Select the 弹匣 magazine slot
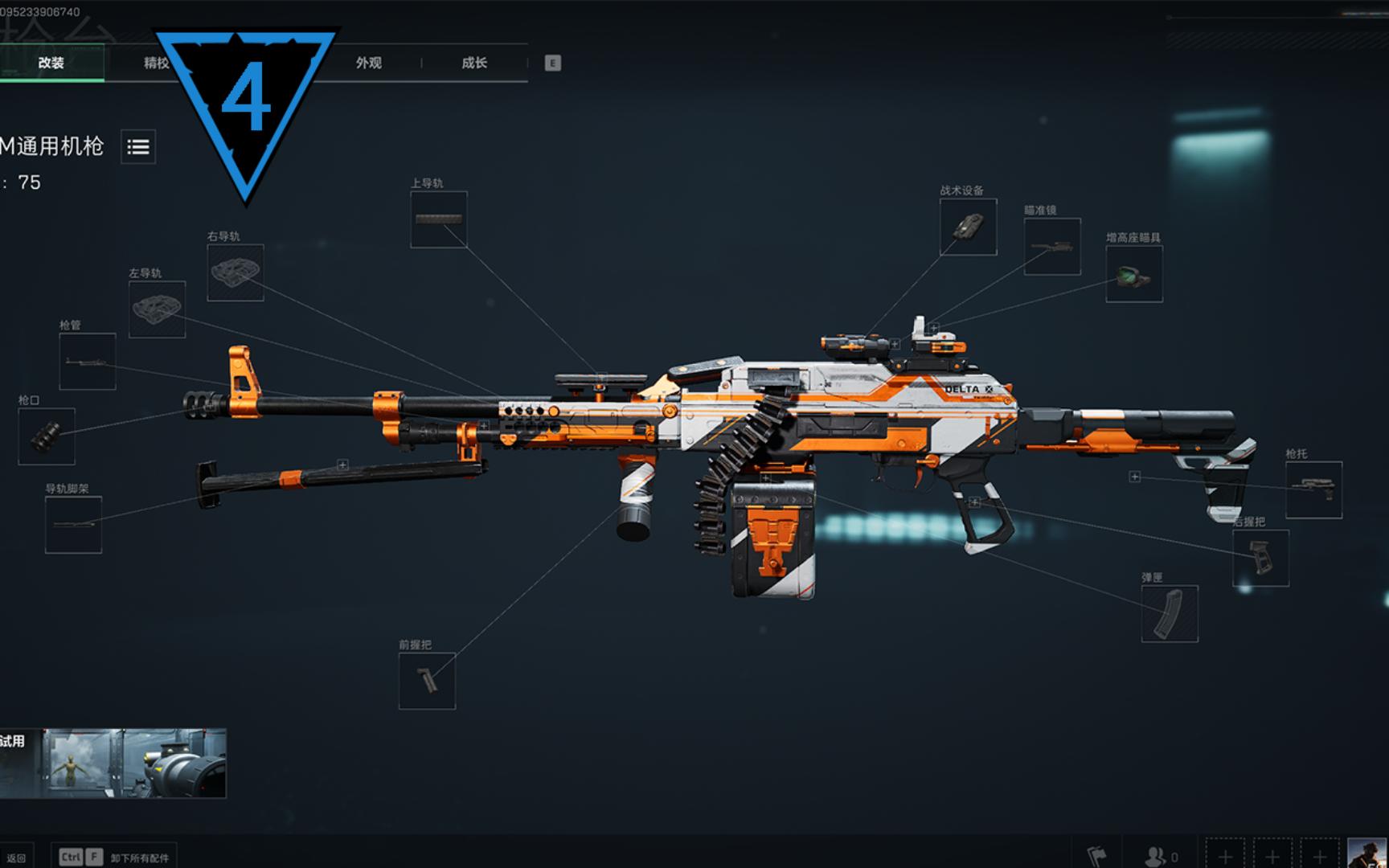Screen dimensions: 1389x868 tap(1170, 614)
